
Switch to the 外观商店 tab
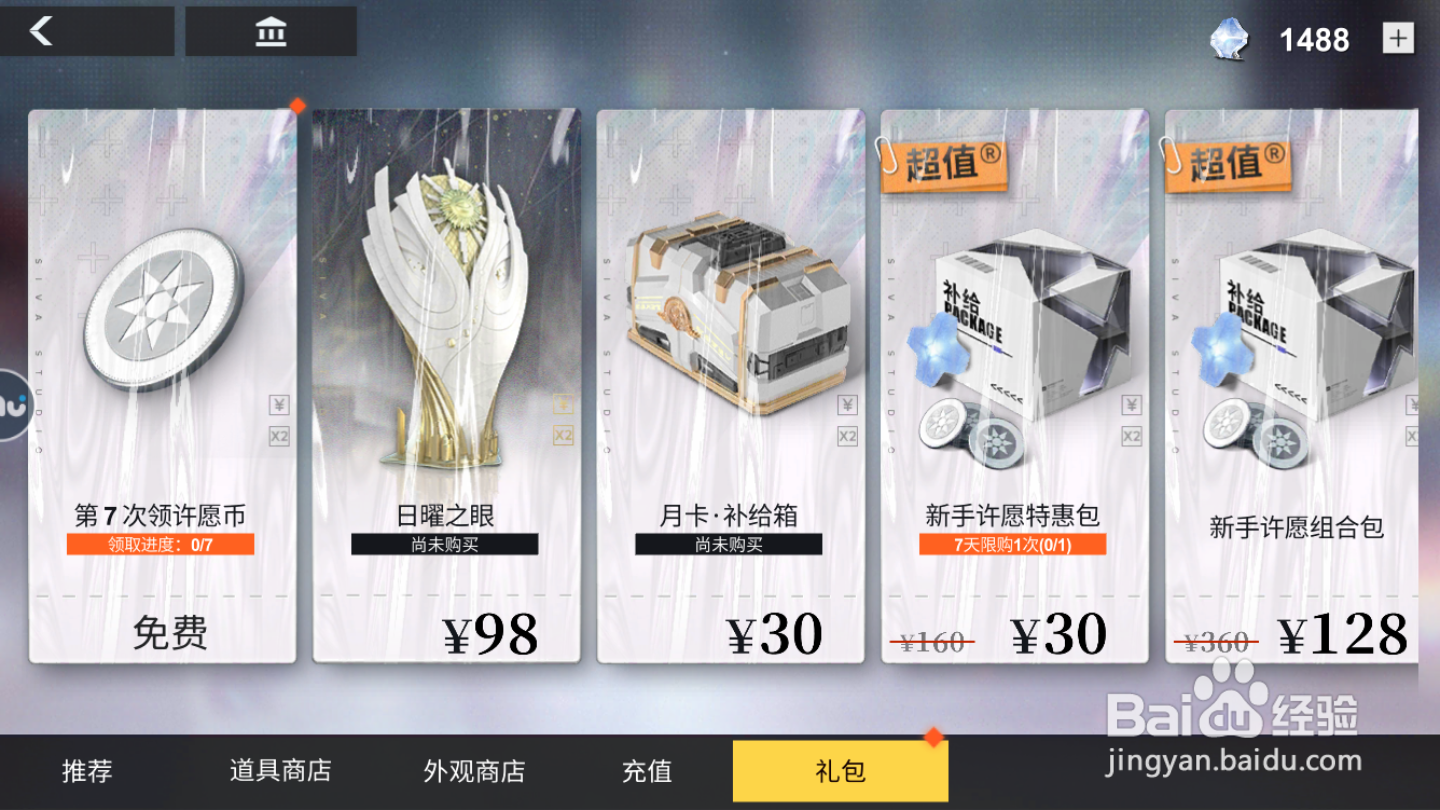tap(472, 771)
